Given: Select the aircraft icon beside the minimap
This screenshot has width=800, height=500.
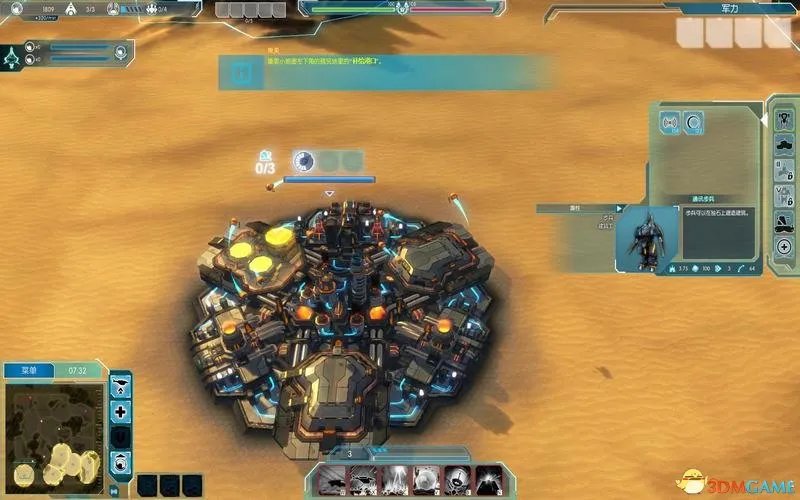Looking at the screenshot, I should (121, 385).
